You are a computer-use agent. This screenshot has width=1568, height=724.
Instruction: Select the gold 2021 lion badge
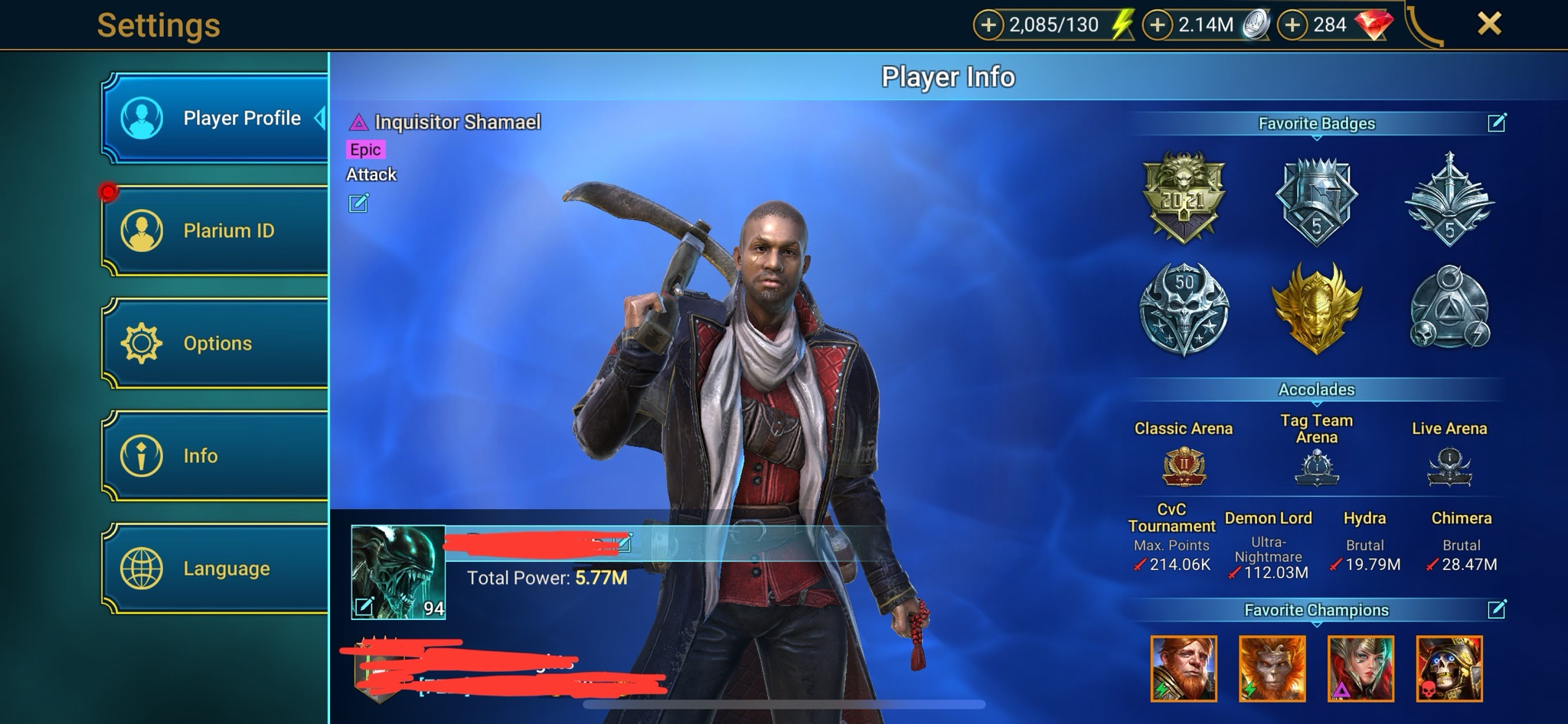(x=1184, y=197)
